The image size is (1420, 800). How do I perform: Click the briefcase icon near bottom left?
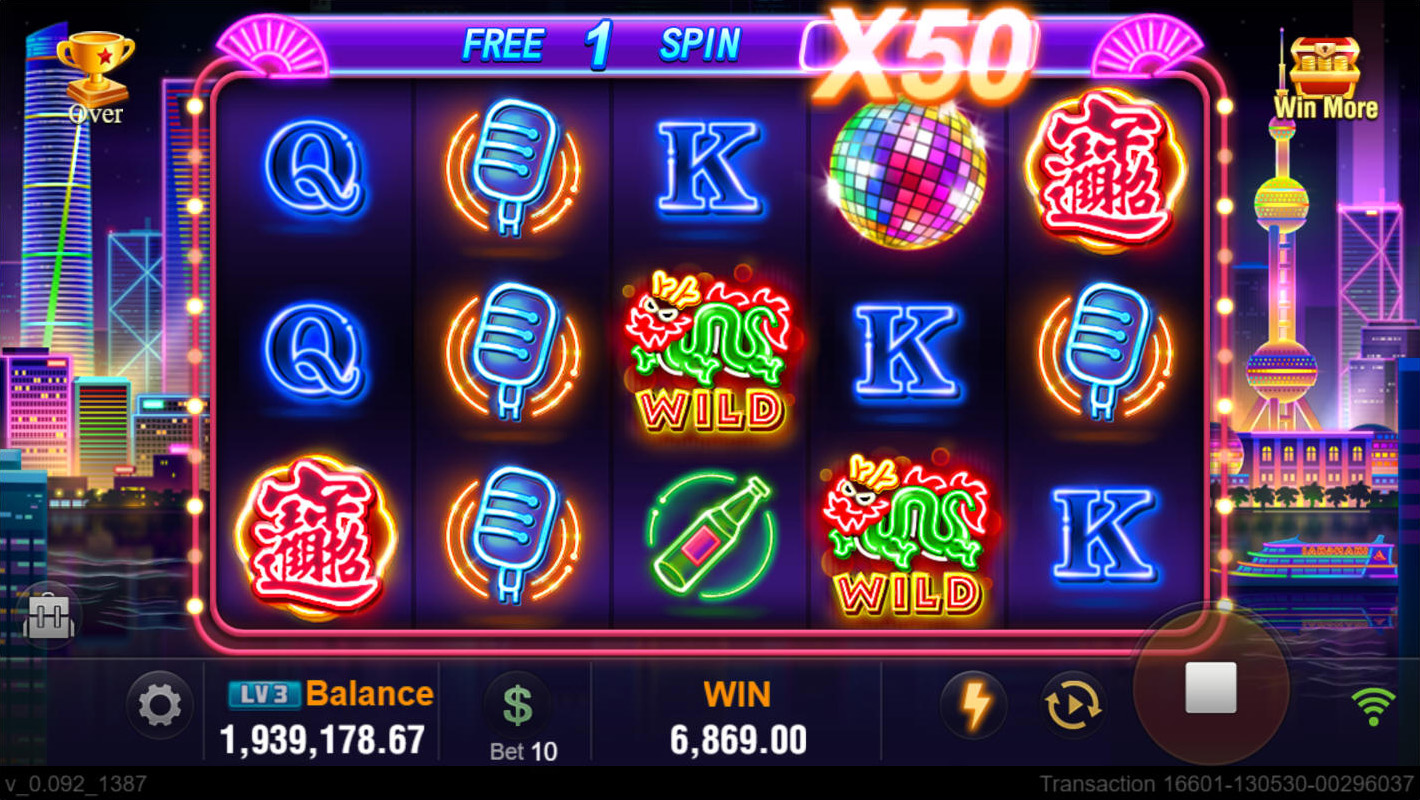point(48,617)
